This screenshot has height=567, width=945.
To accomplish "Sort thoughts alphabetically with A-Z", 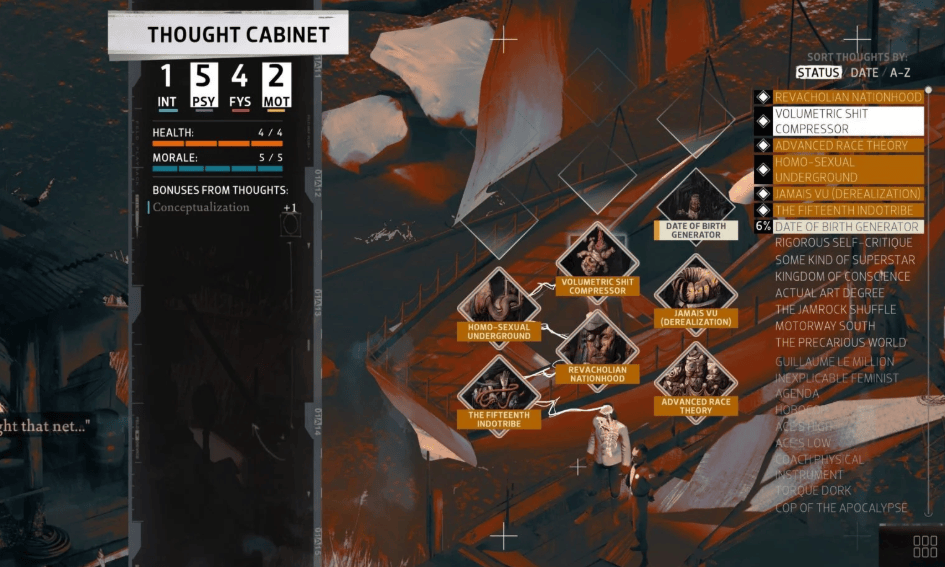I will pos(900,72).
